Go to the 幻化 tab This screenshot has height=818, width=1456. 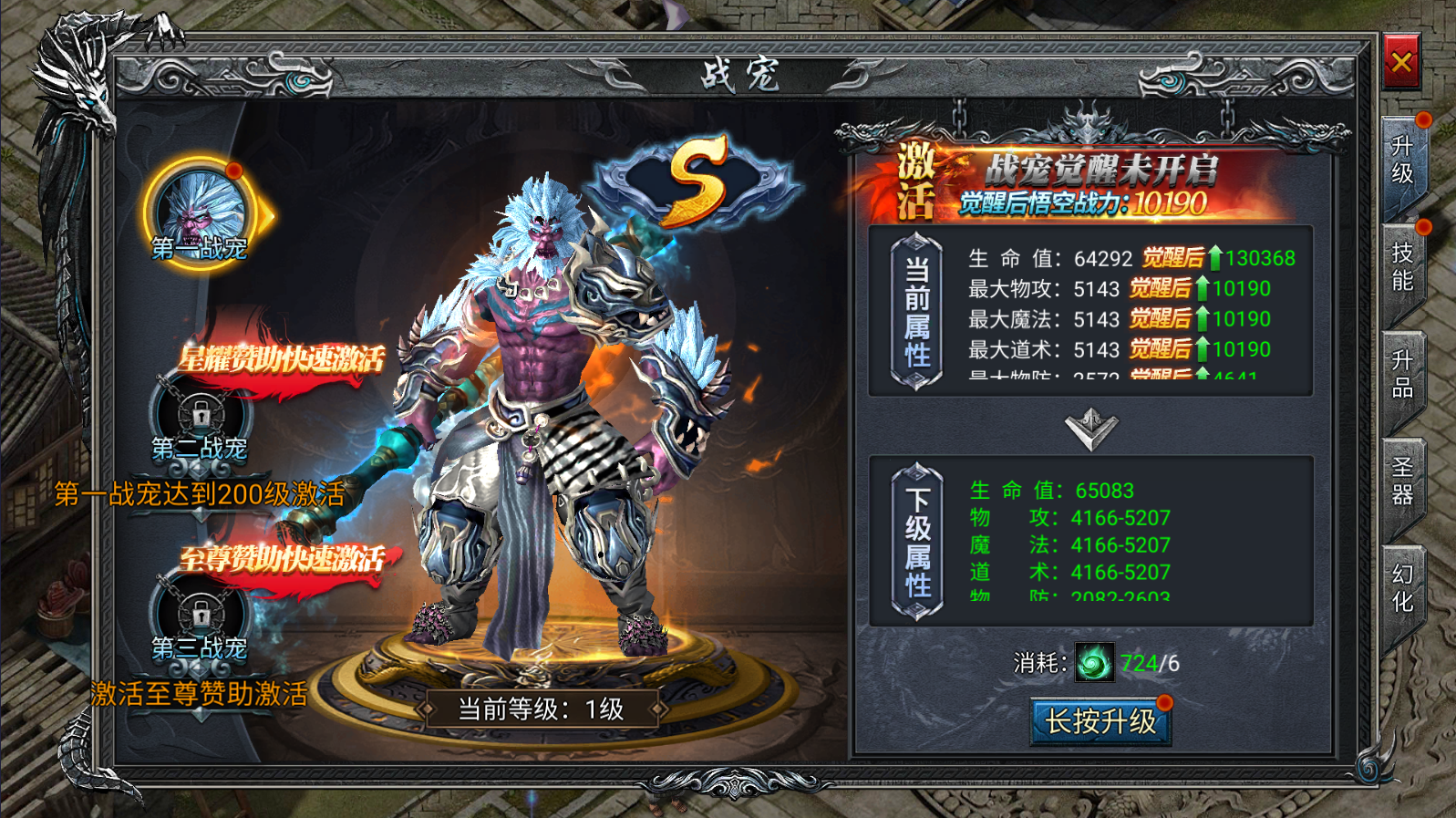pos(1402,588)
